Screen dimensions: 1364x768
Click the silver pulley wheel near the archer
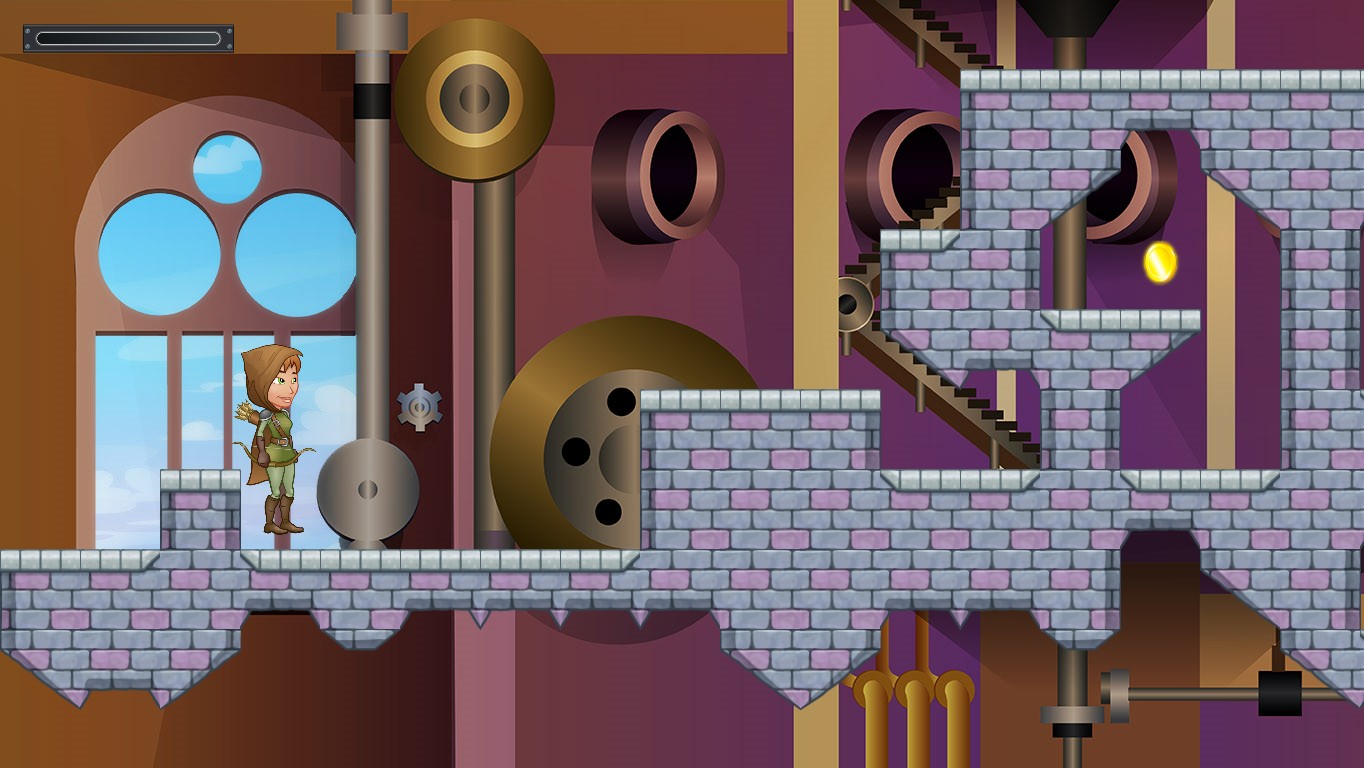(x=367, y=490)
